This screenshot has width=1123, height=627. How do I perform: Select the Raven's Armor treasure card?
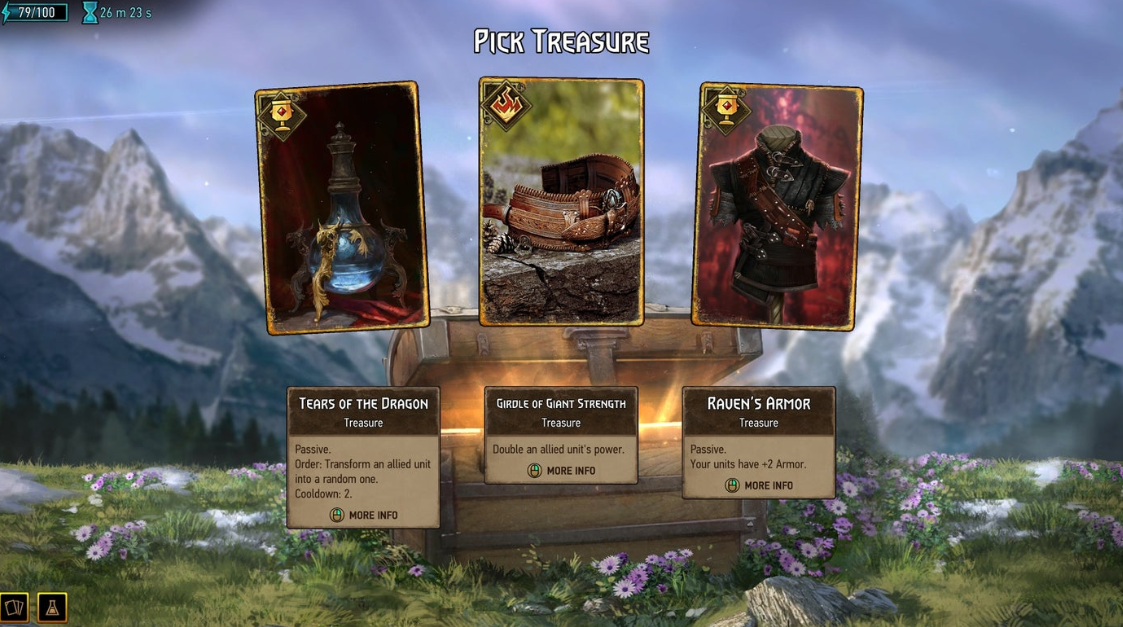777,206
